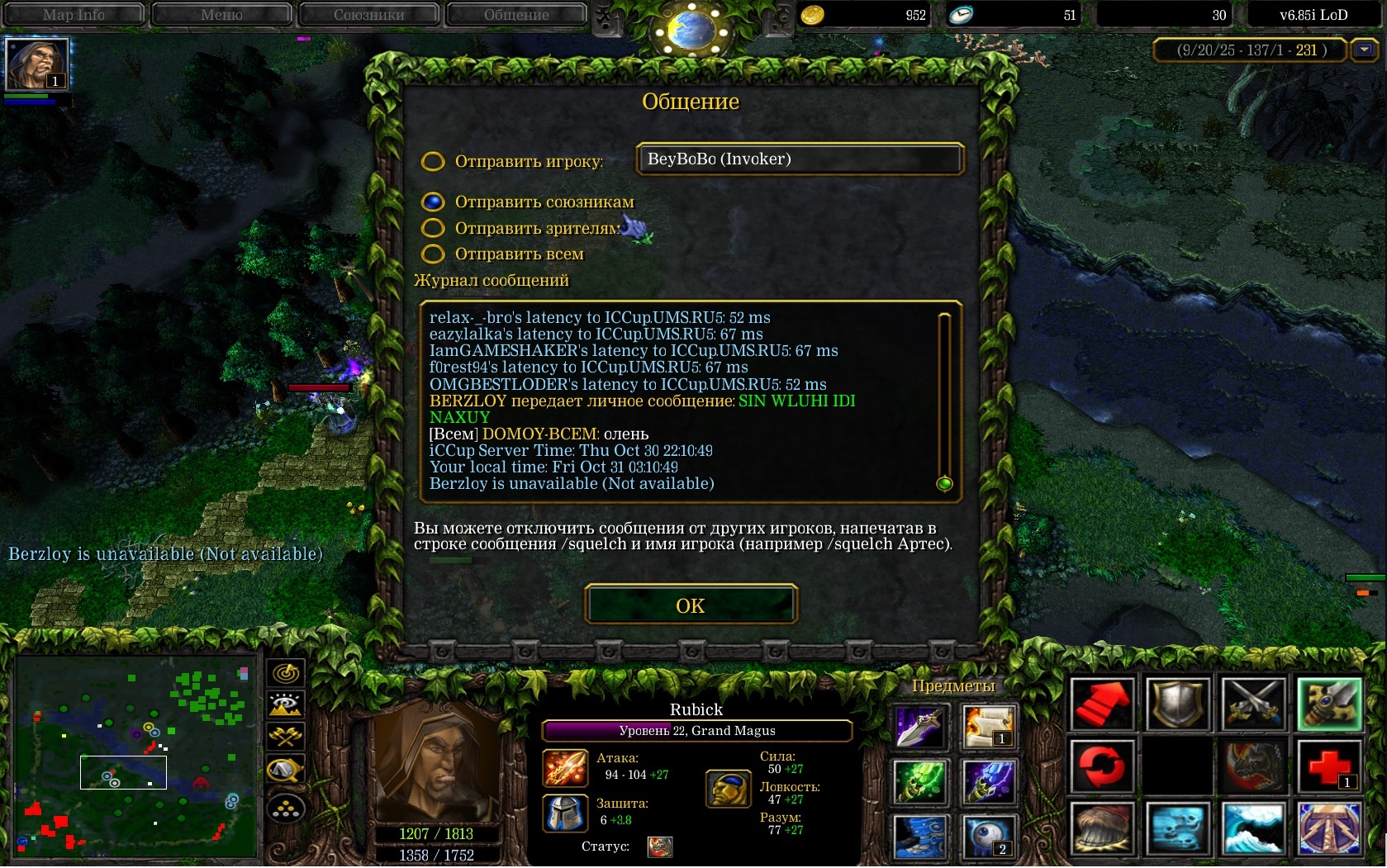
Task: Use the scroll item with one charge
Action: click(x=988, y=728)
